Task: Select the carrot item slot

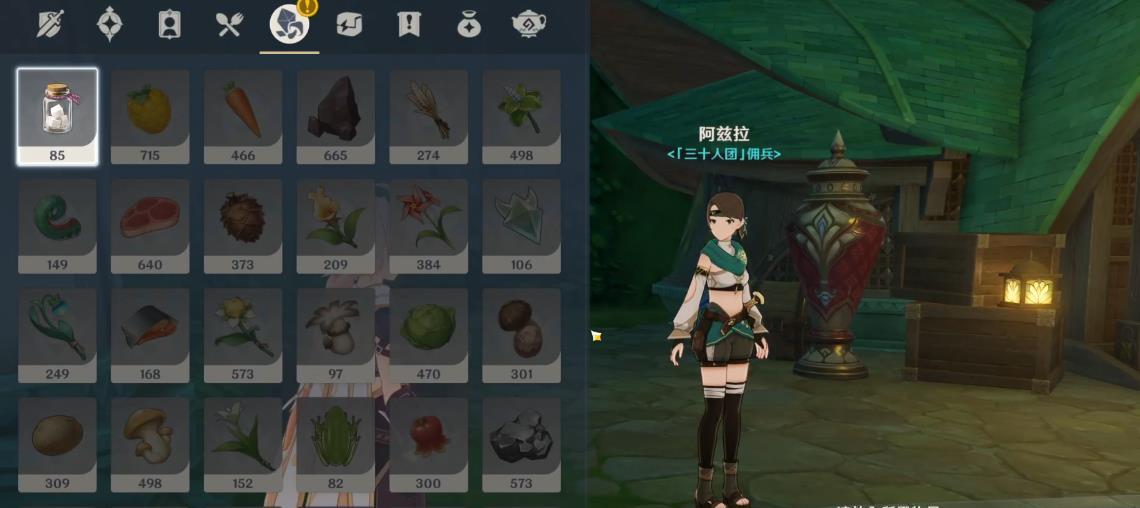Action: tap(243, 115)
